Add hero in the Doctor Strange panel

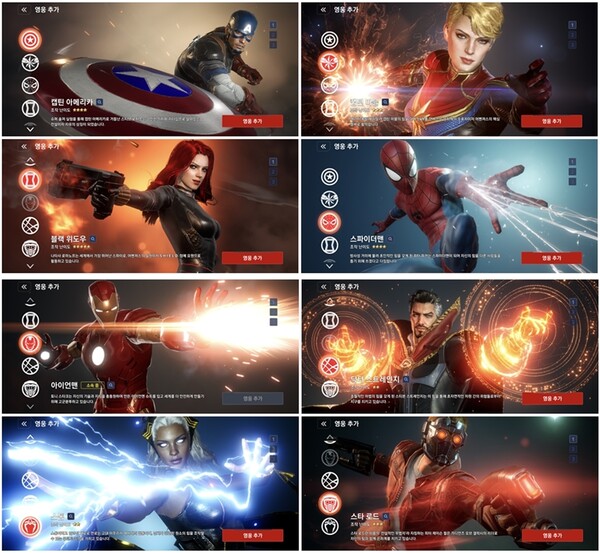[x=551, y=397]
